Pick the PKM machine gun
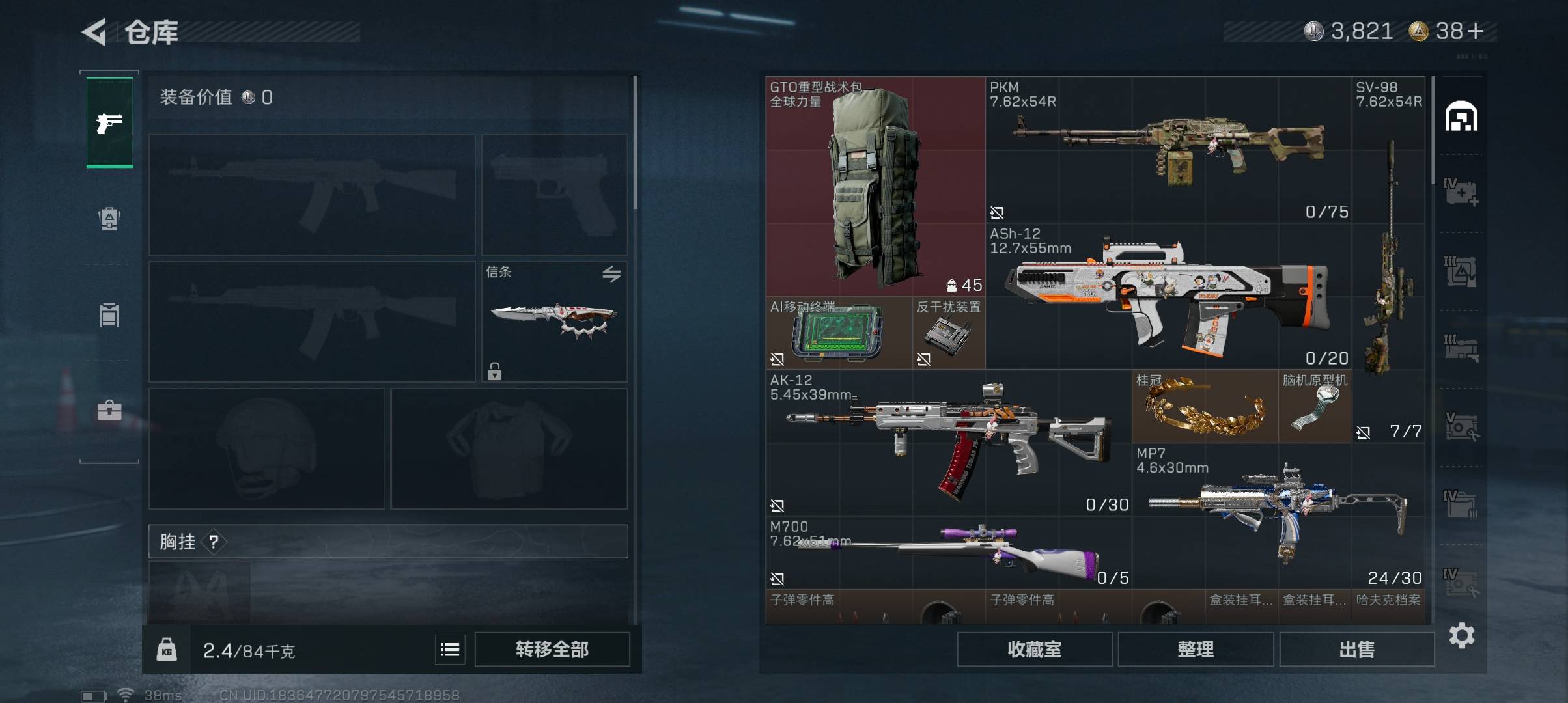Viewport: 1568px width, 703px height. [x=1168, y=150]
